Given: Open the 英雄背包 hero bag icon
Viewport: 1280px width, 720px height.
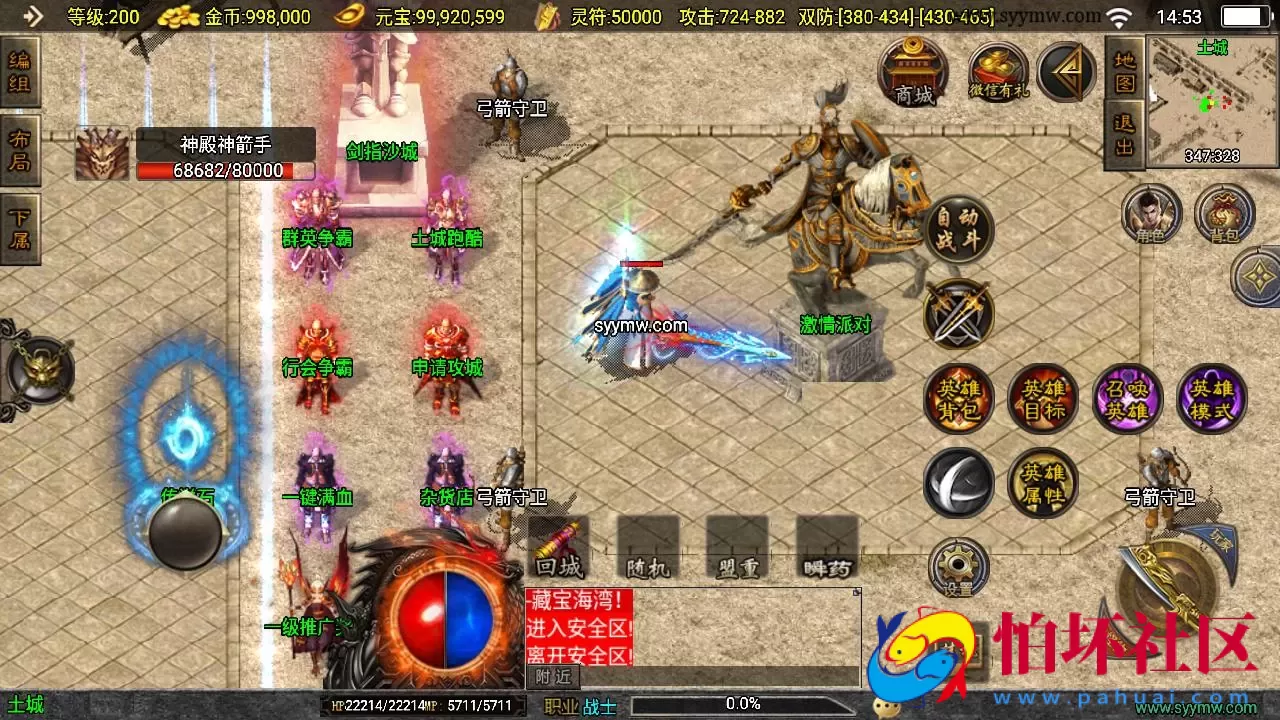Looking at the screenshot, I should [x=958, y=398].
